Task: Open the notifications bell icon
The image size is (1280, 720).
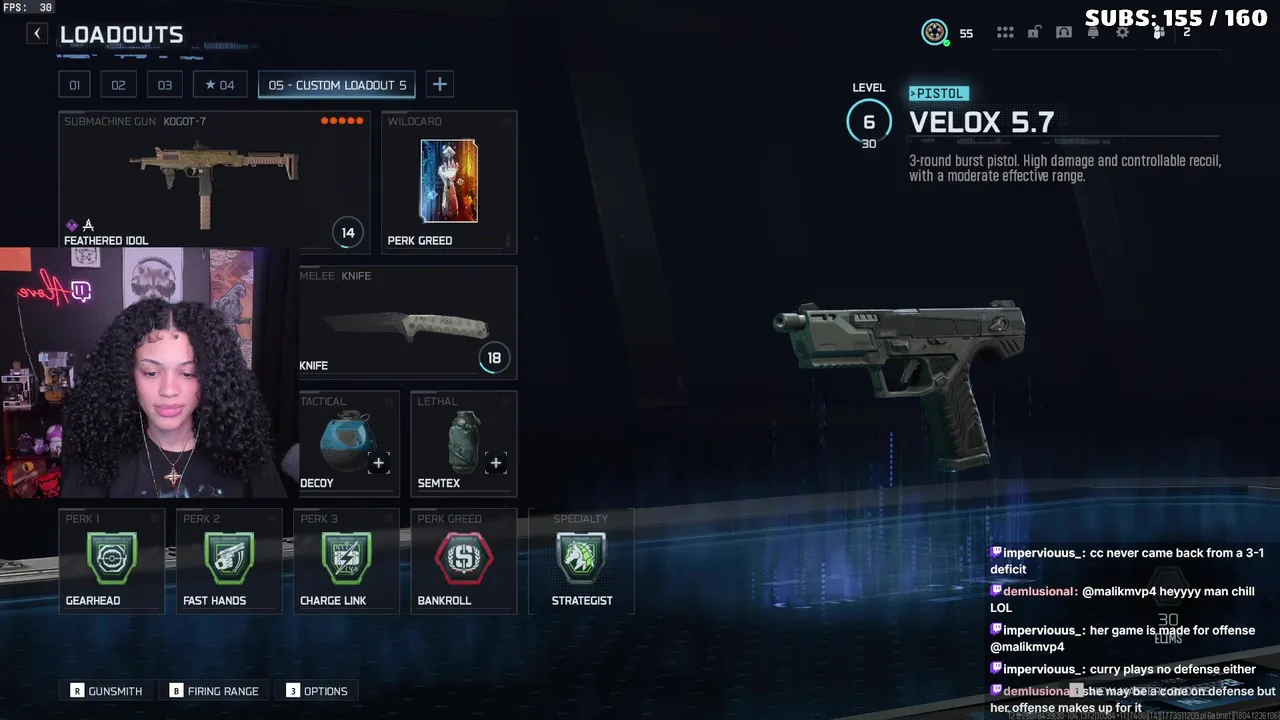Action: [1093, 33]
